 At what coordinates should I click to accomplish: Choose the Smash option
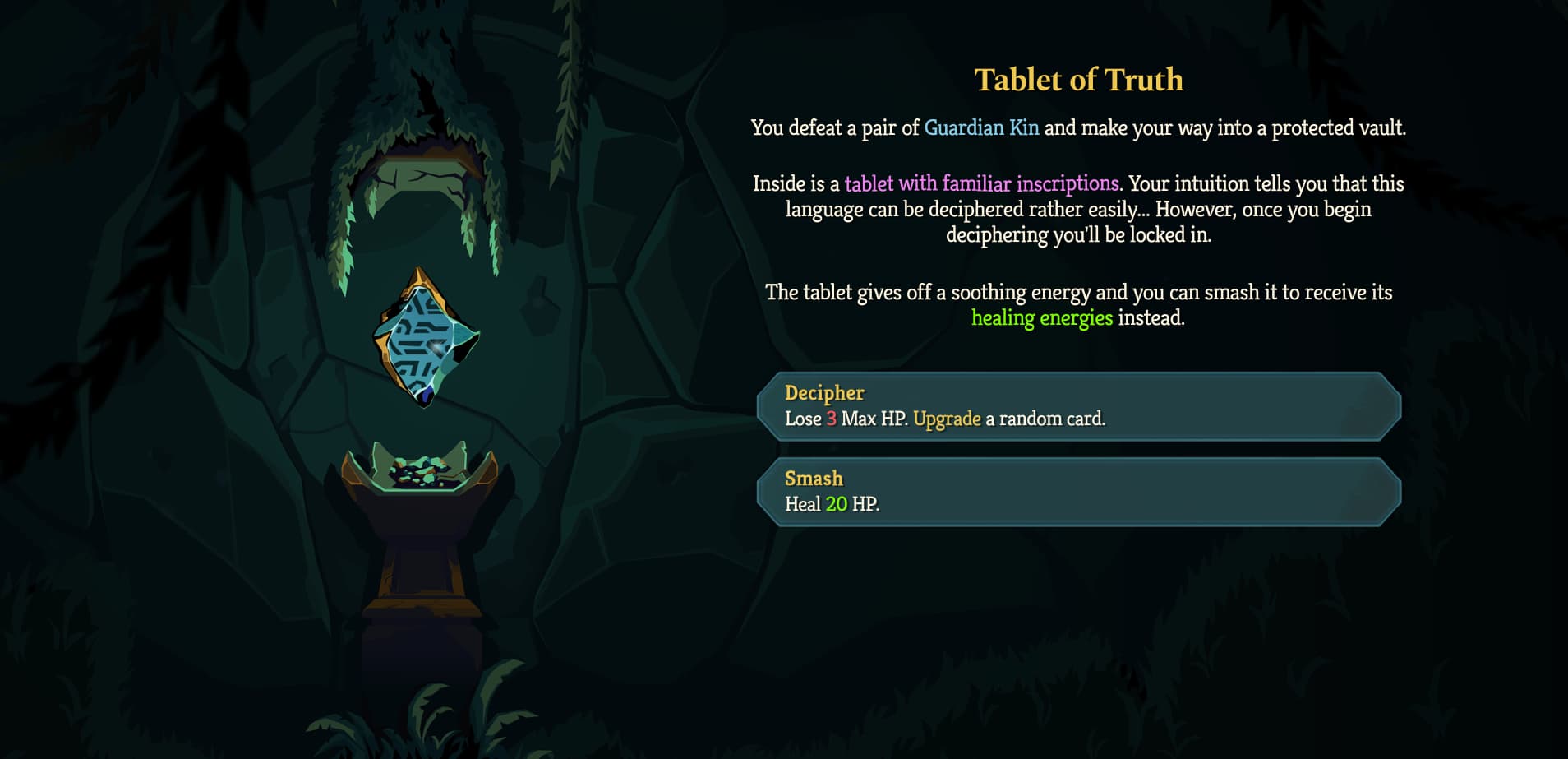coord(1077,490)
